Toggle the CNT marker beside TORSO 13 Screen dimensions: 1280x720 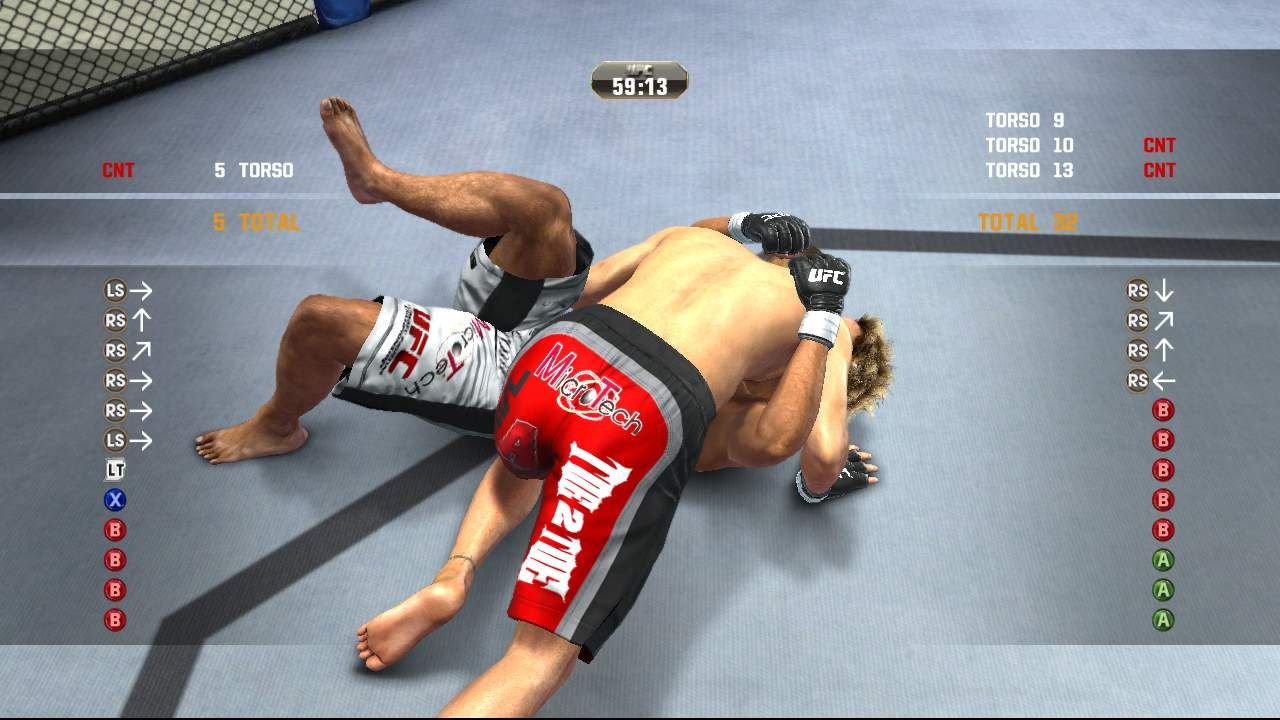click(x=1158, y=170)
